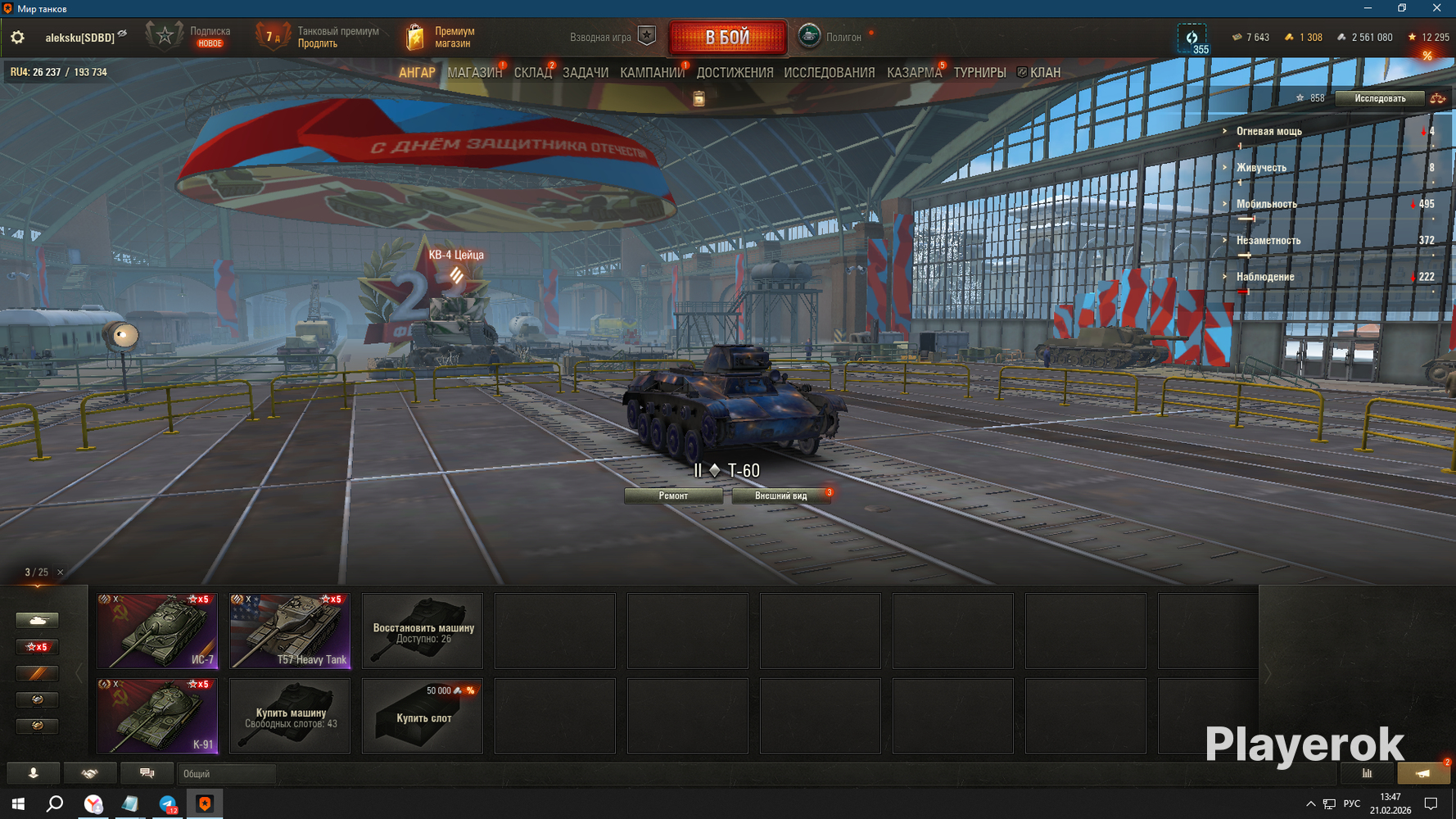The height and width of the screenshot is (819, 1456).
Task: Buy a new slot with Купить слот
Action: pos(423,715)
